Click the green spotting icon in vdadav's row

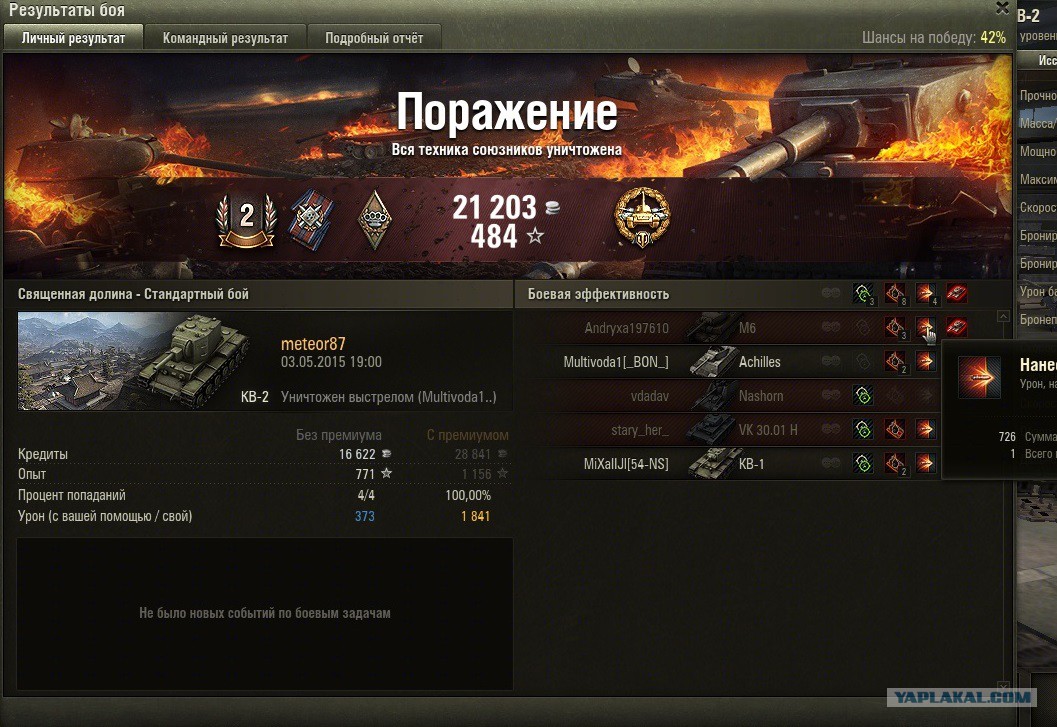click(863, 396)
